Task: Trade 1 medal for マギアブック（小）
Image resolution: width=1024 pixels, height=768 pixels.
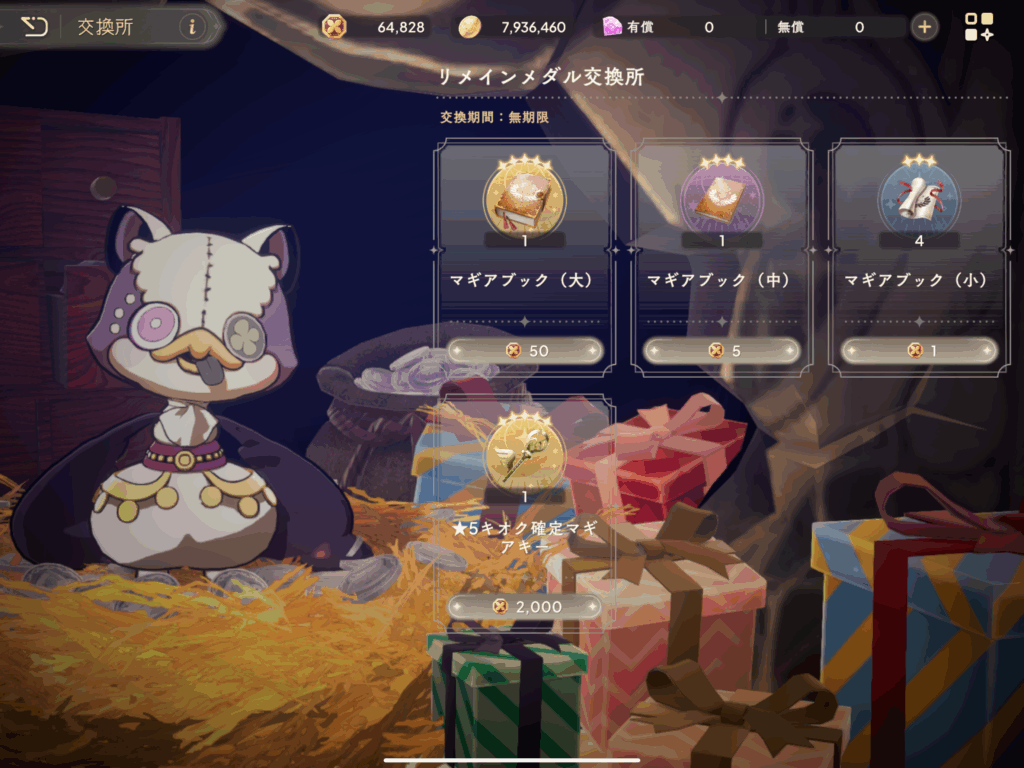Action: tap(919, 350)
